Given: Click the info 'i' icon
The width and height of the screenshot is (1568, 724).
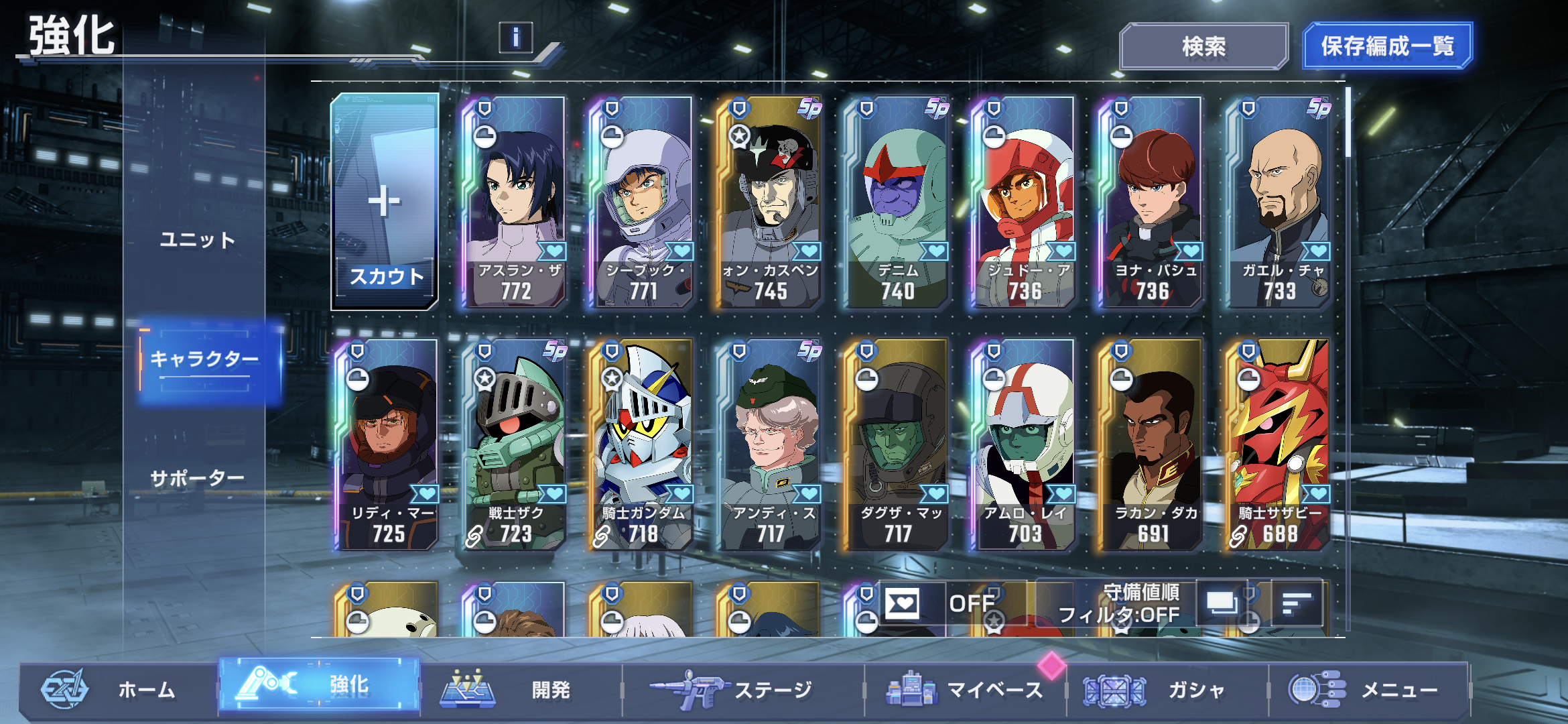Looking at the screenshot, I should tap(515, 38).
